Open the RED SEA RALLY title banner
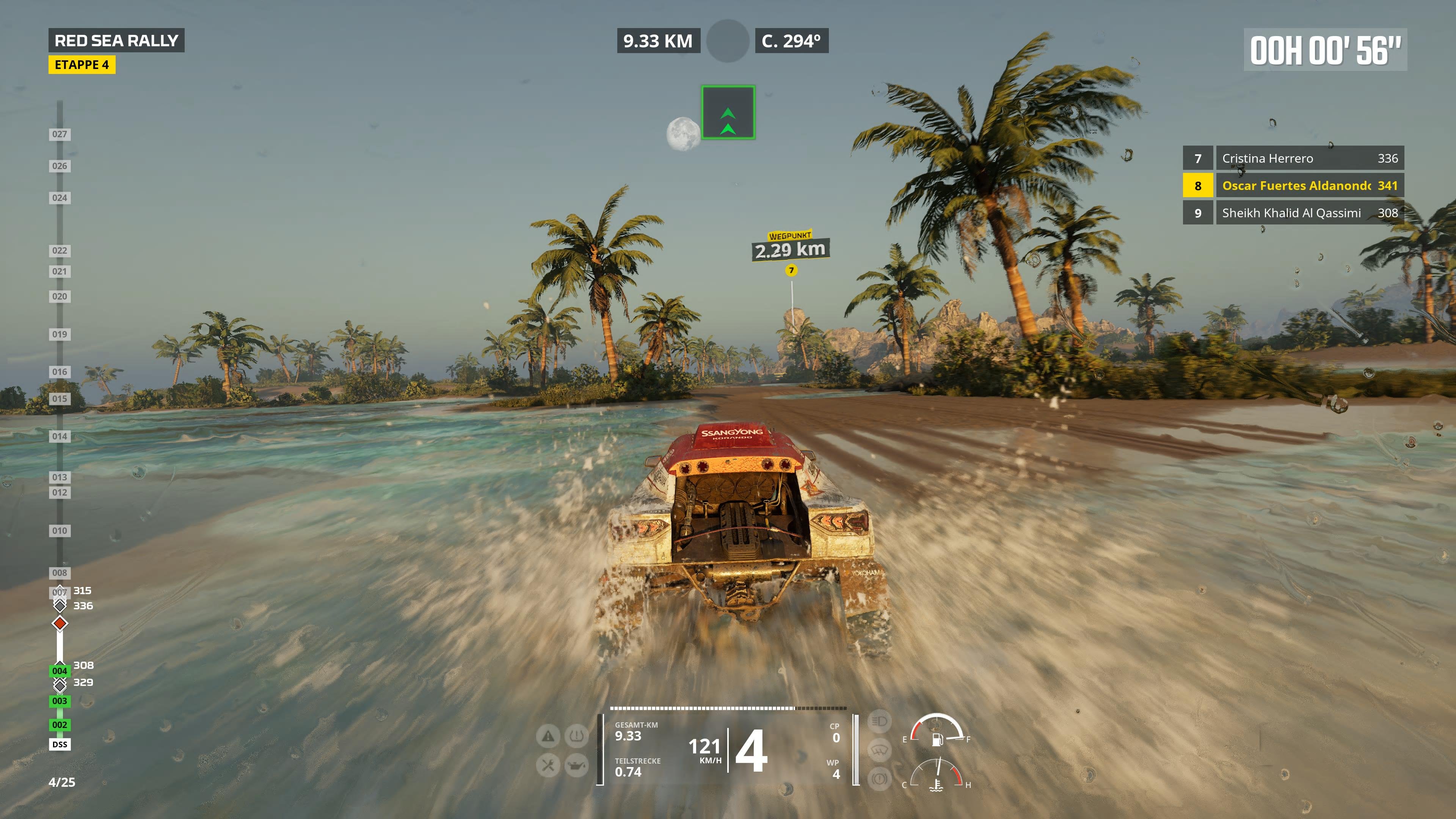 (x=117, y=40)
